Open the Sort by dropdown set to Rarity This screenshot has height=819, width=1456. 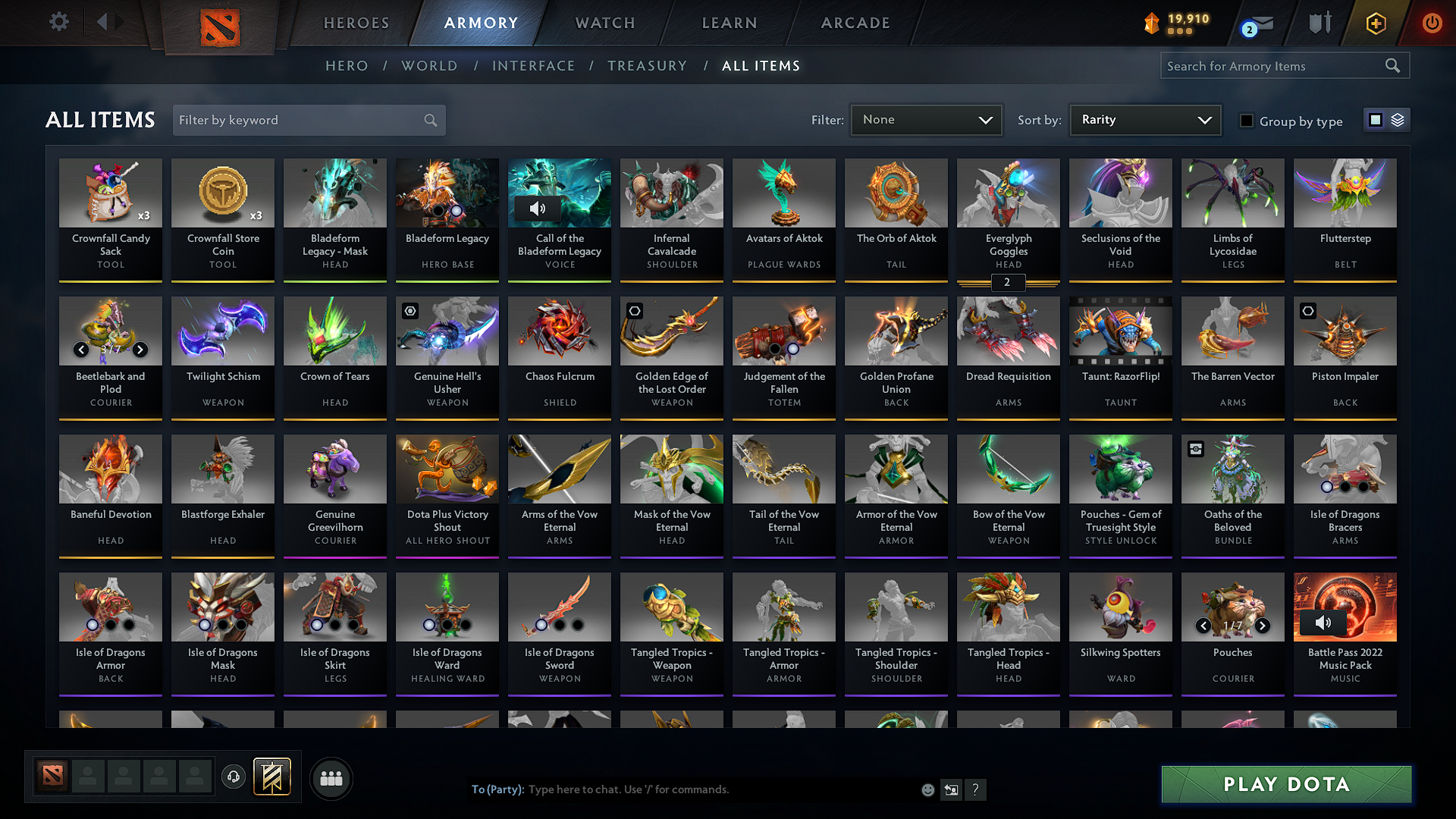click(x=1144, y=119)
